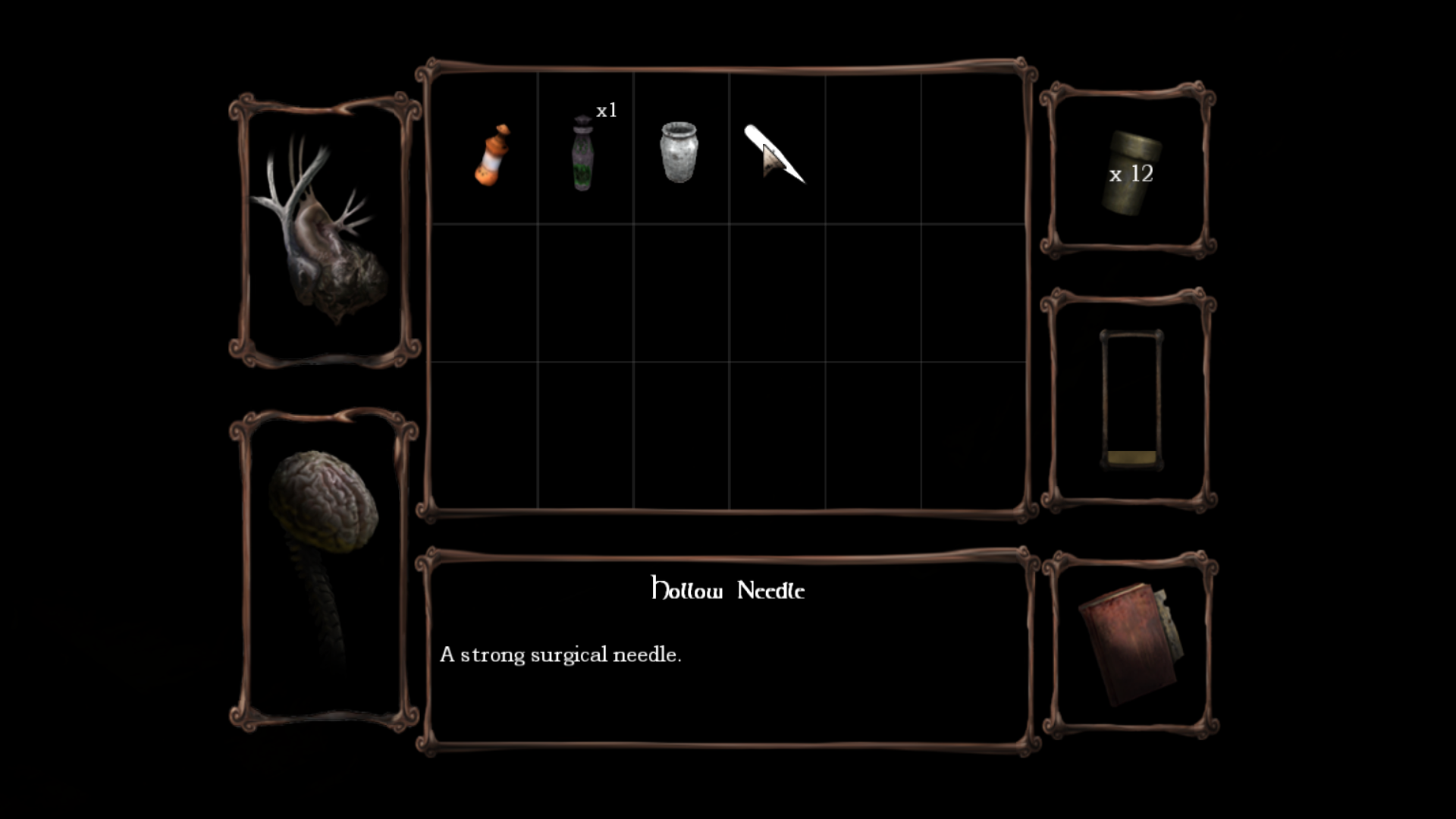Select the Hollow Needle item
The width and height of the screenshot is (1456, 819).
775,154
